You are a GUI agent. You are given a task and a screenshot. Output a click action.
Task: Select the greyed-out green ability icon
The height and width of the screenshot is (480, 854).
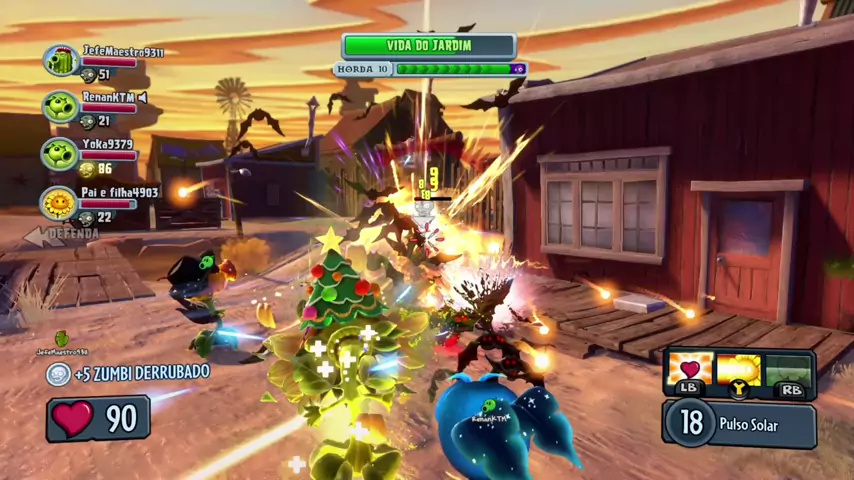point(789,368)
